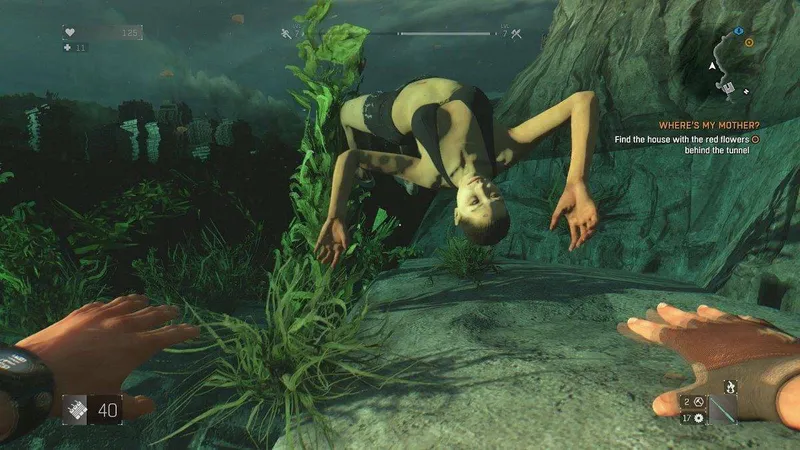Click the fire elemental effect icon

[x=730, y=385]
